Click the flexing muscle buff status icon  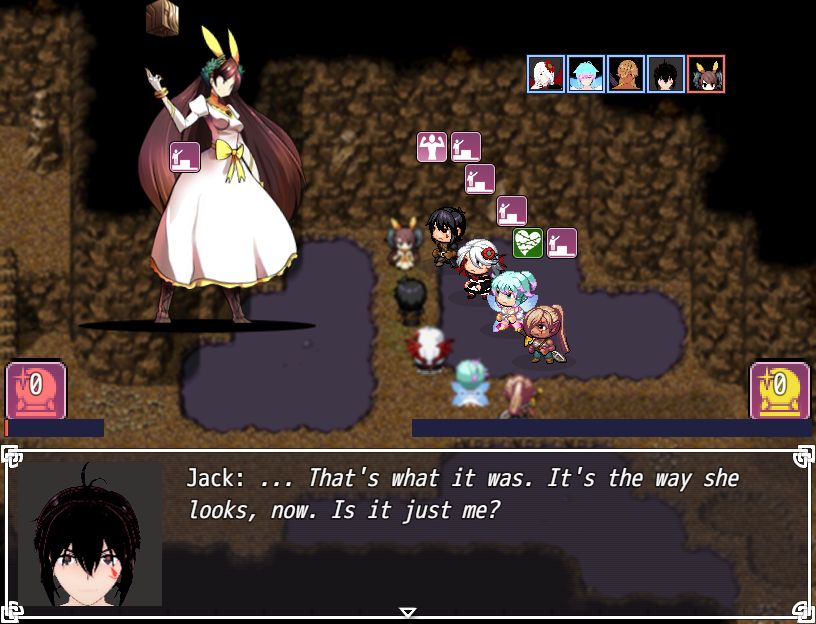[x=432, y=147]
